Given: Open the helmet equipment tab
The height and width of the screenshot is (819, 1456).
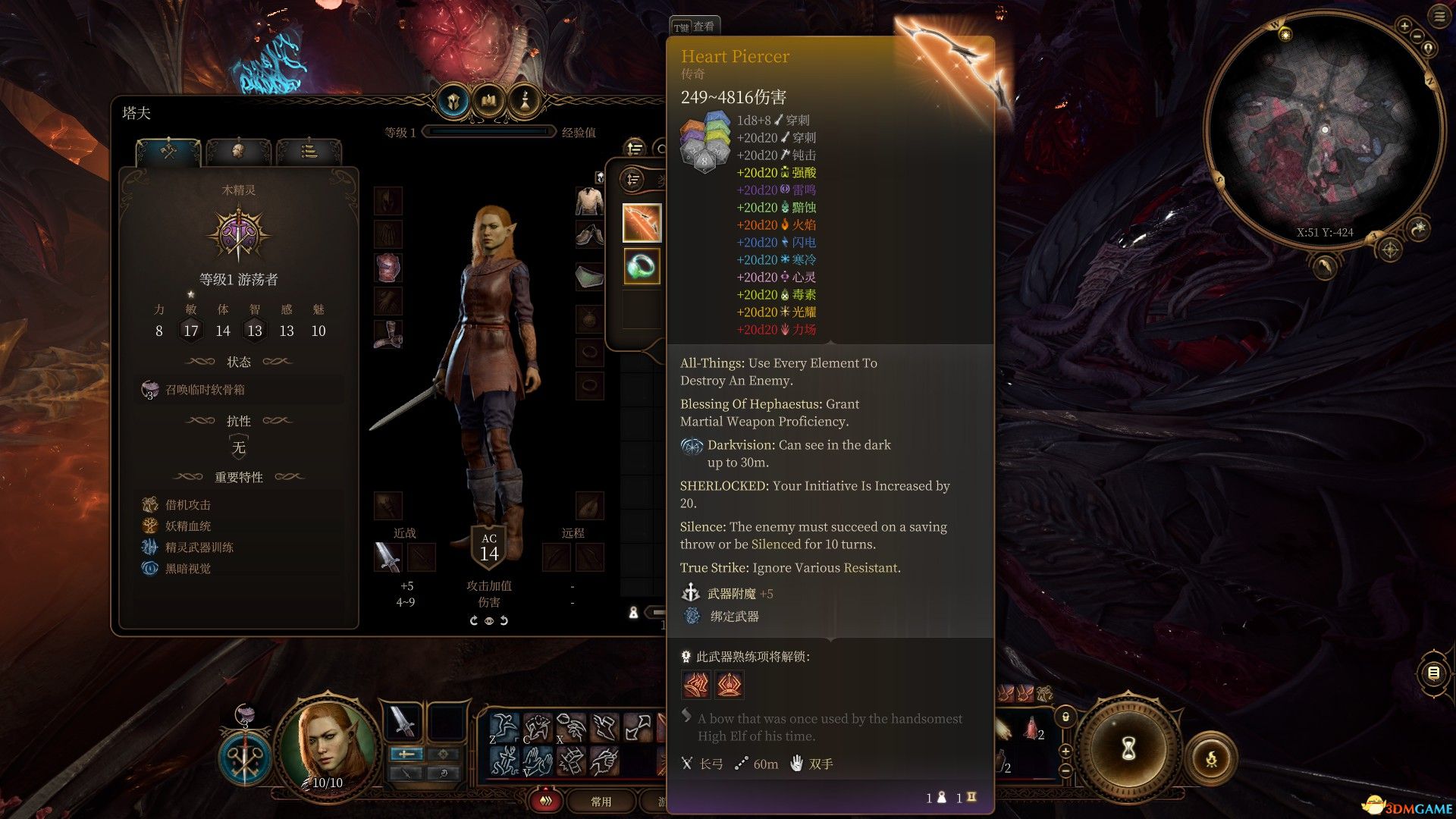Looking at the screenshot, I should point(453,101).
